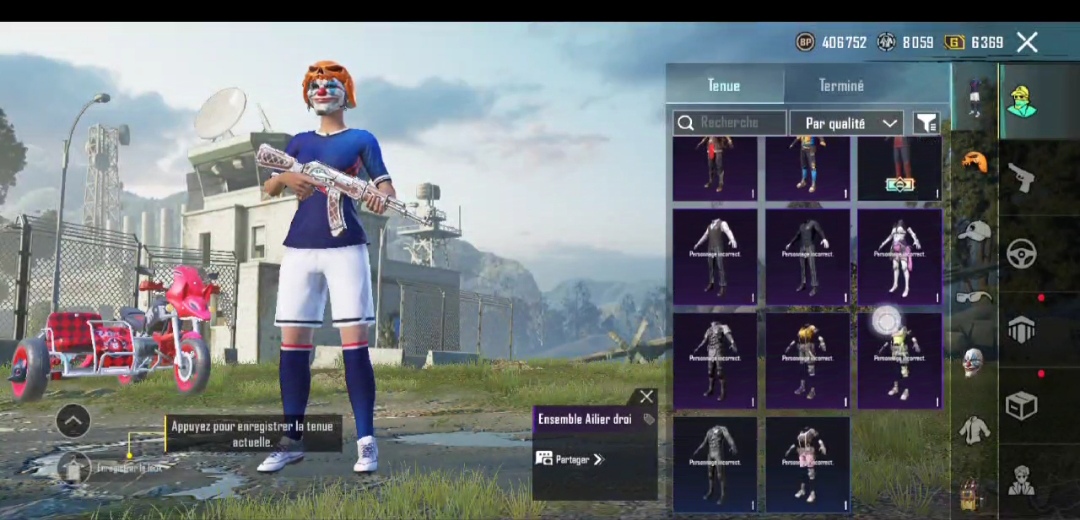Select the Tenue tab
Viewport: 1080px width, 520px height.
(724, 86)
